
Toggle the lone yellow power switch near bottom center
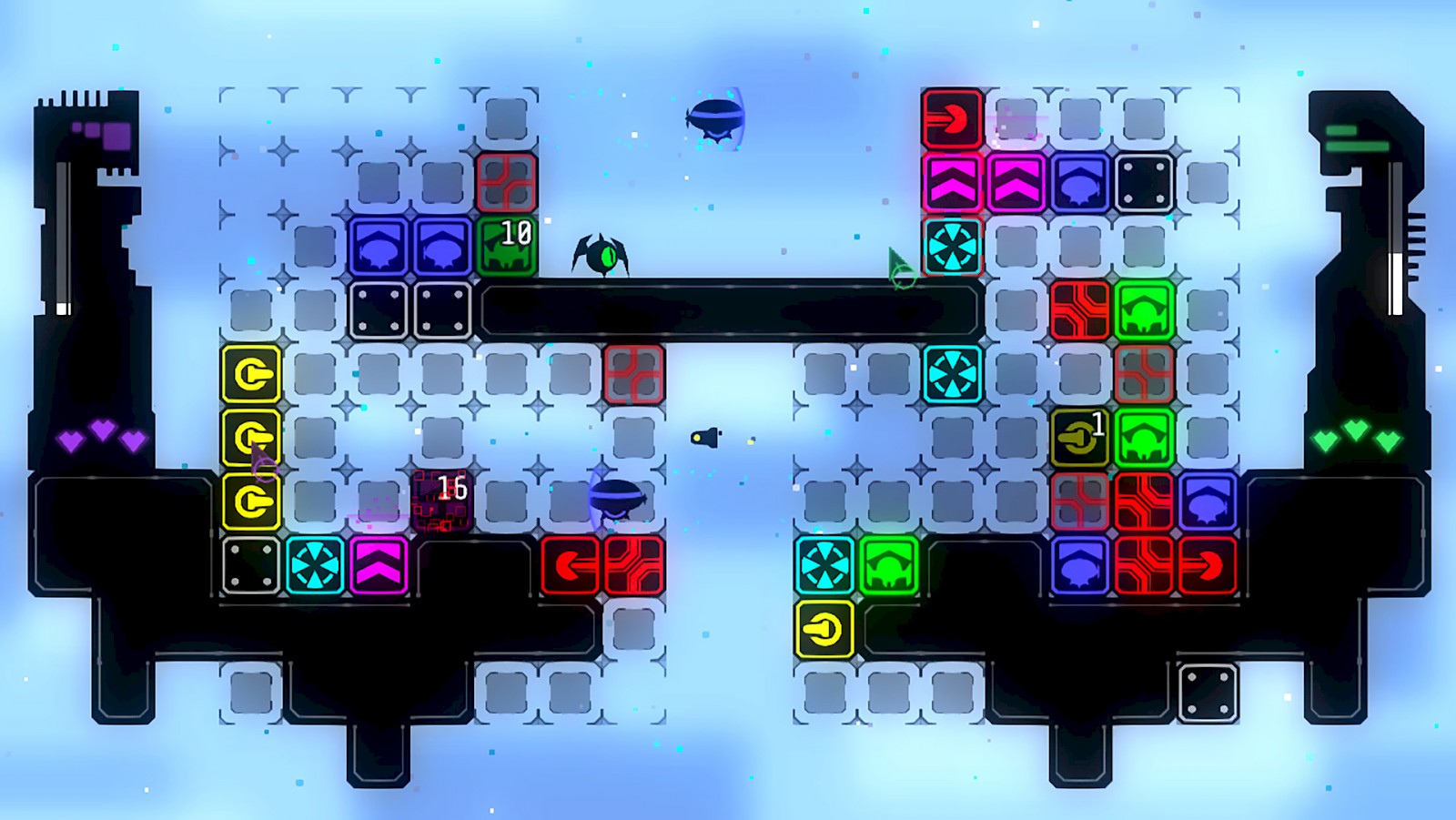(825, 628)
